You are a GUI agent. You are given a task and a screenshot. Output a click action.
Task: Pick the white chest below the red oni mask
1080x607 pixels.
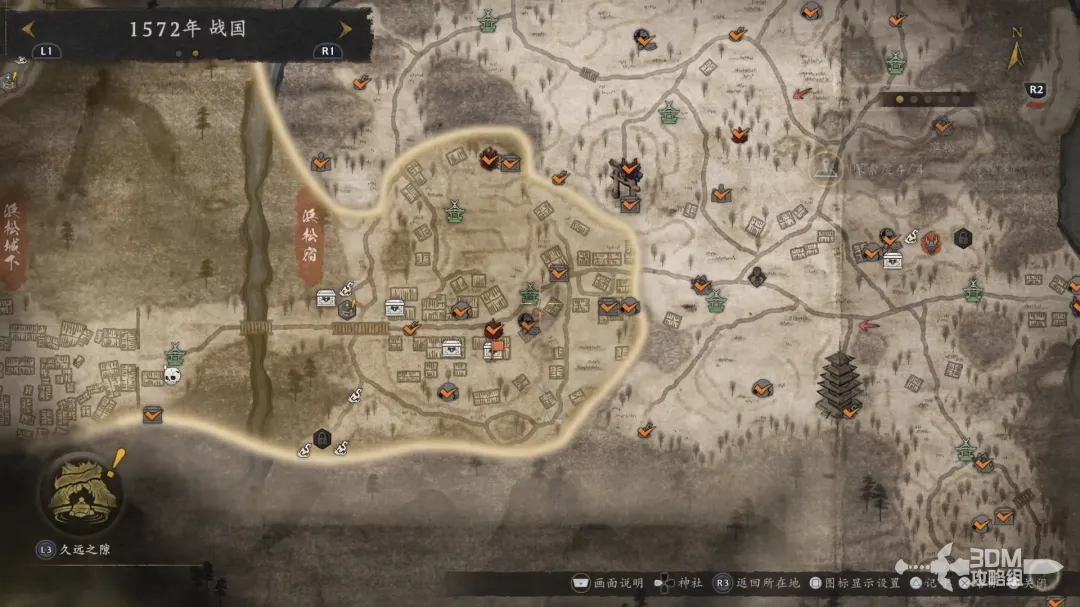point(893,260)
